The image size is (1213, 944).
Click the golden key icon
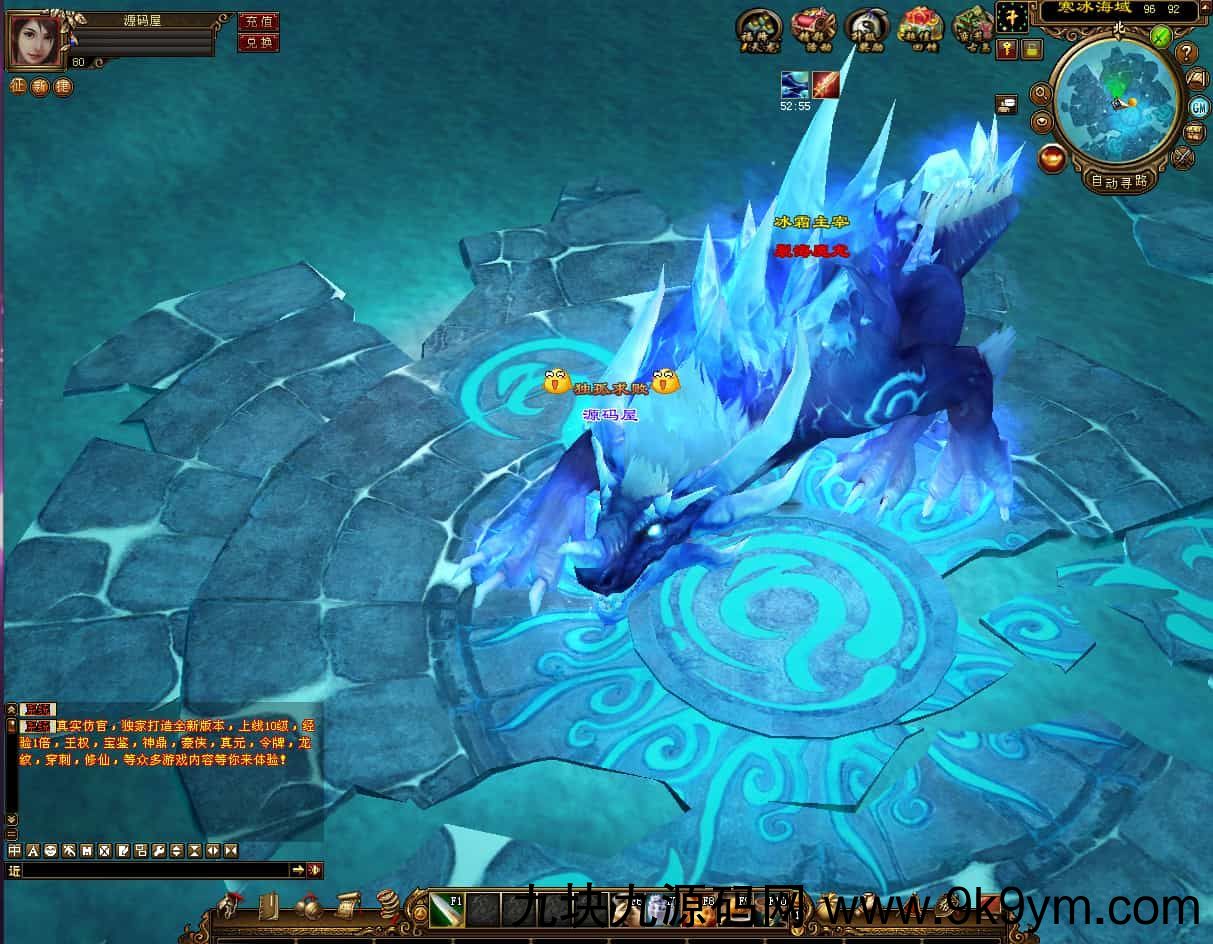click(x=1007, y=48)
